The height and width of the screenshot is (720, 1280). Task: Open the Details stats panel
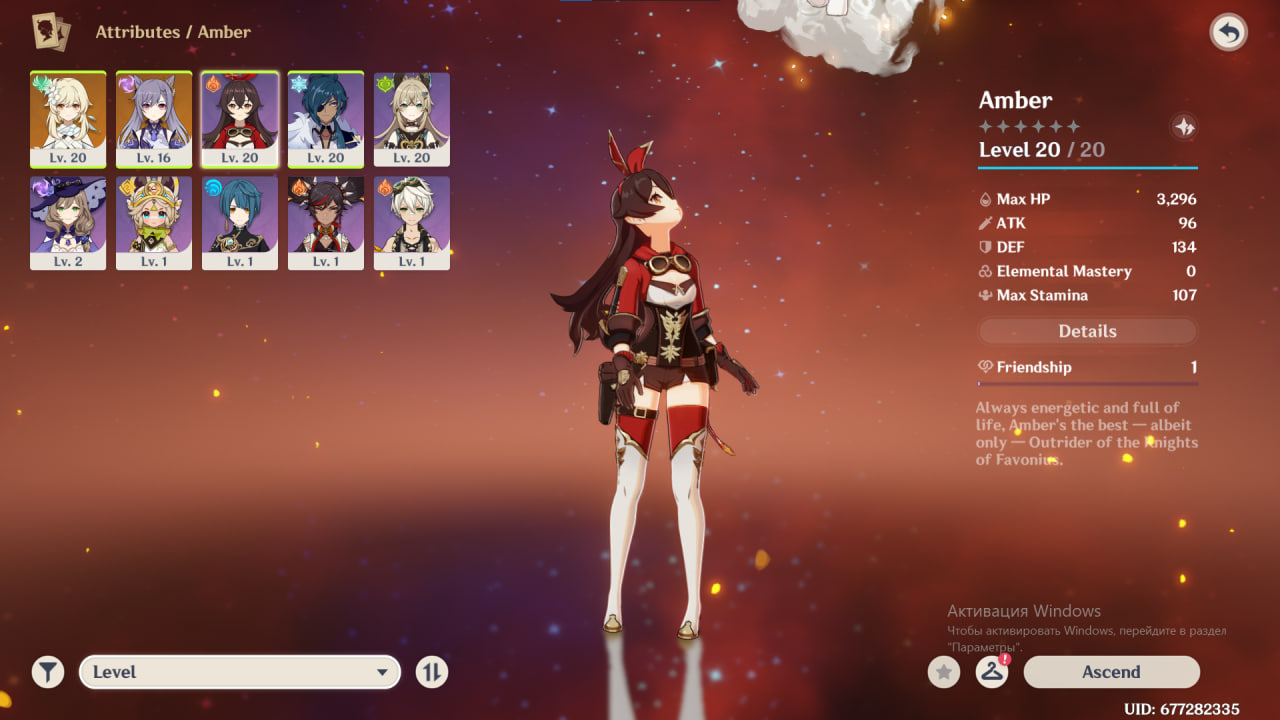(1087, 331)
